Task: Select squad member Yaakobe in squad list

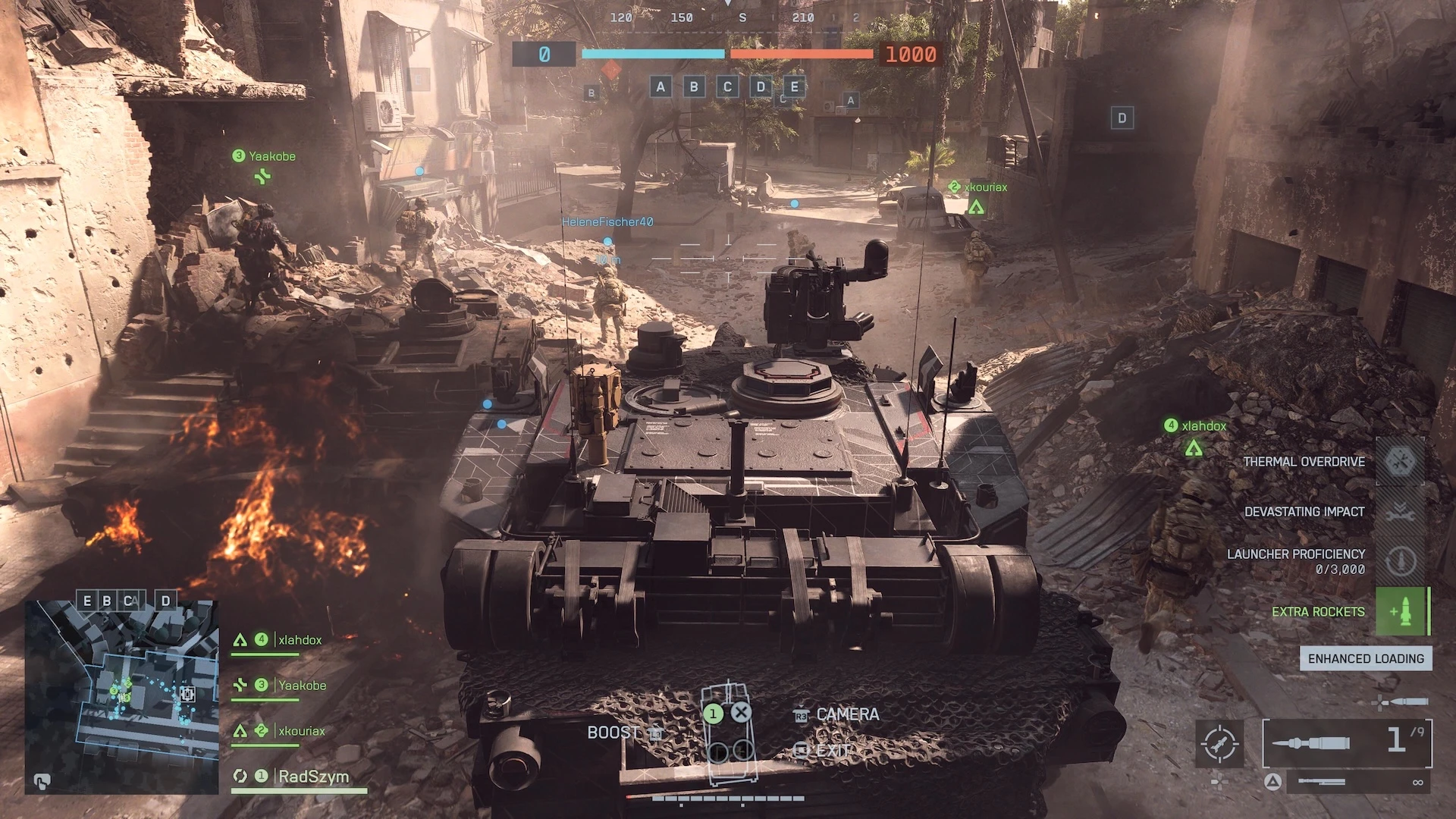Action: [x=302, y=686]
